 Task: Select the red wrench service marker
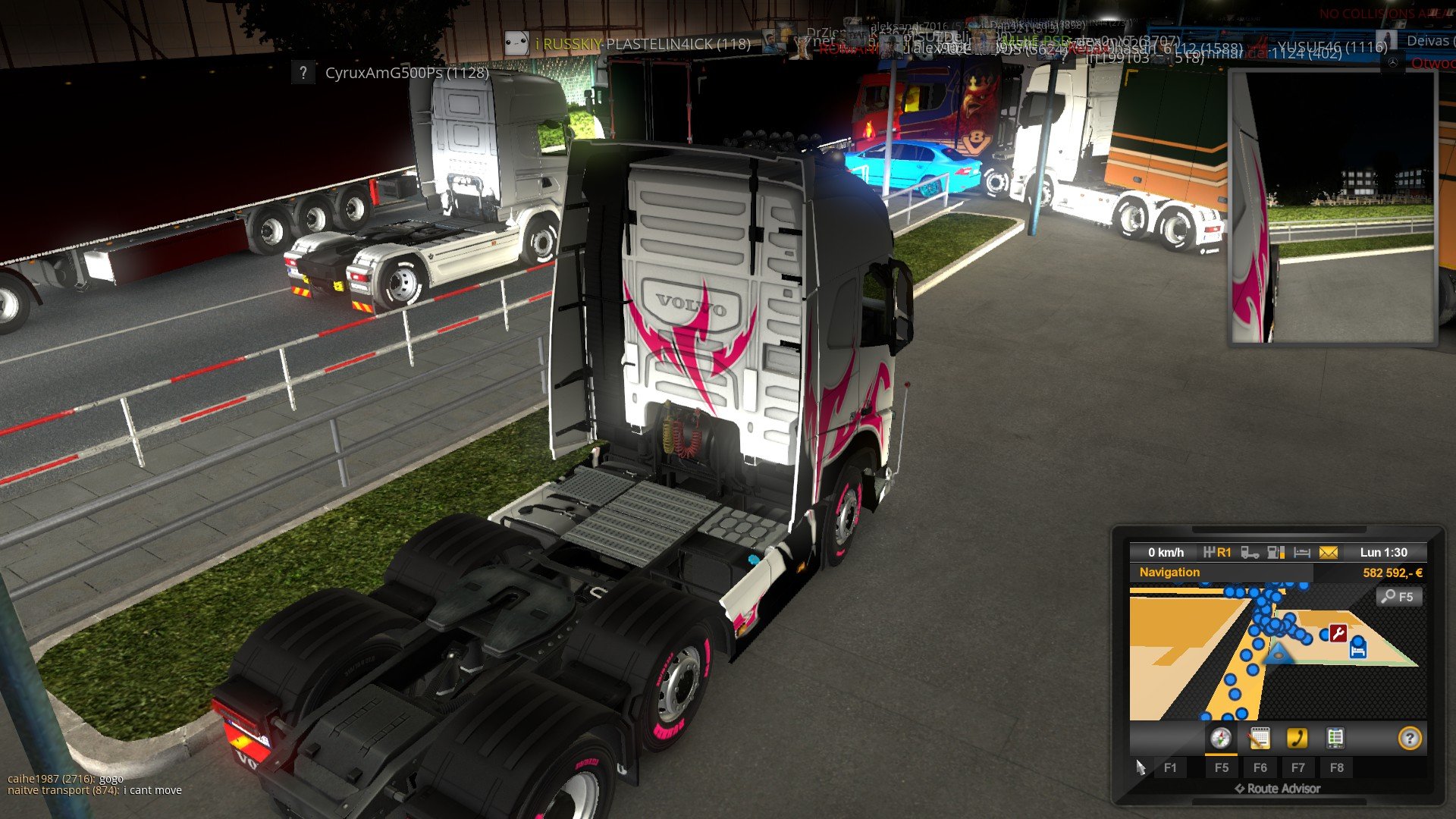[x=1338, y=633]
